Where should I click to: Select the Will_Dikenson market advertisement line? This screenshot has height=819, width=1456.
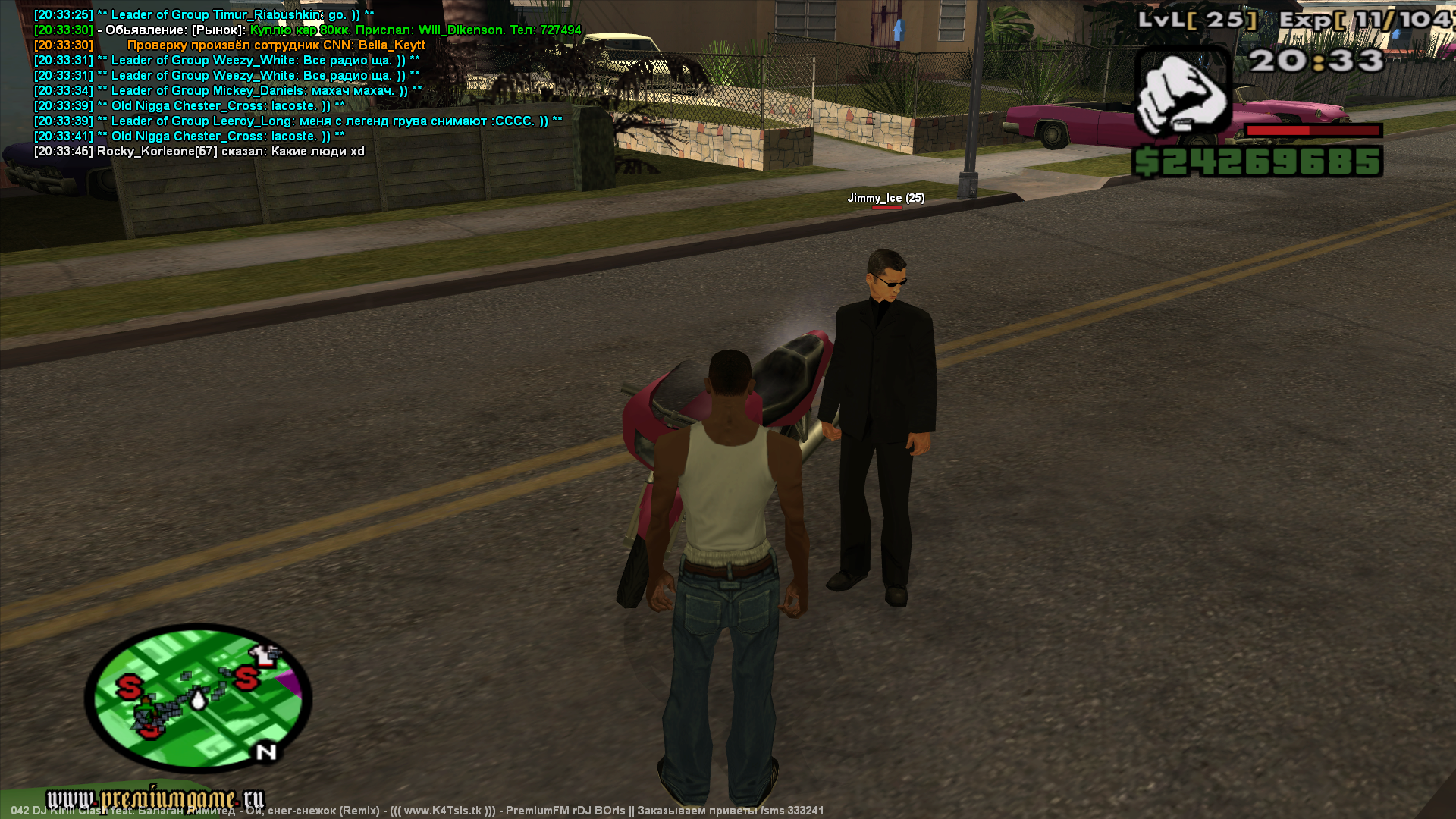(307, 30)
